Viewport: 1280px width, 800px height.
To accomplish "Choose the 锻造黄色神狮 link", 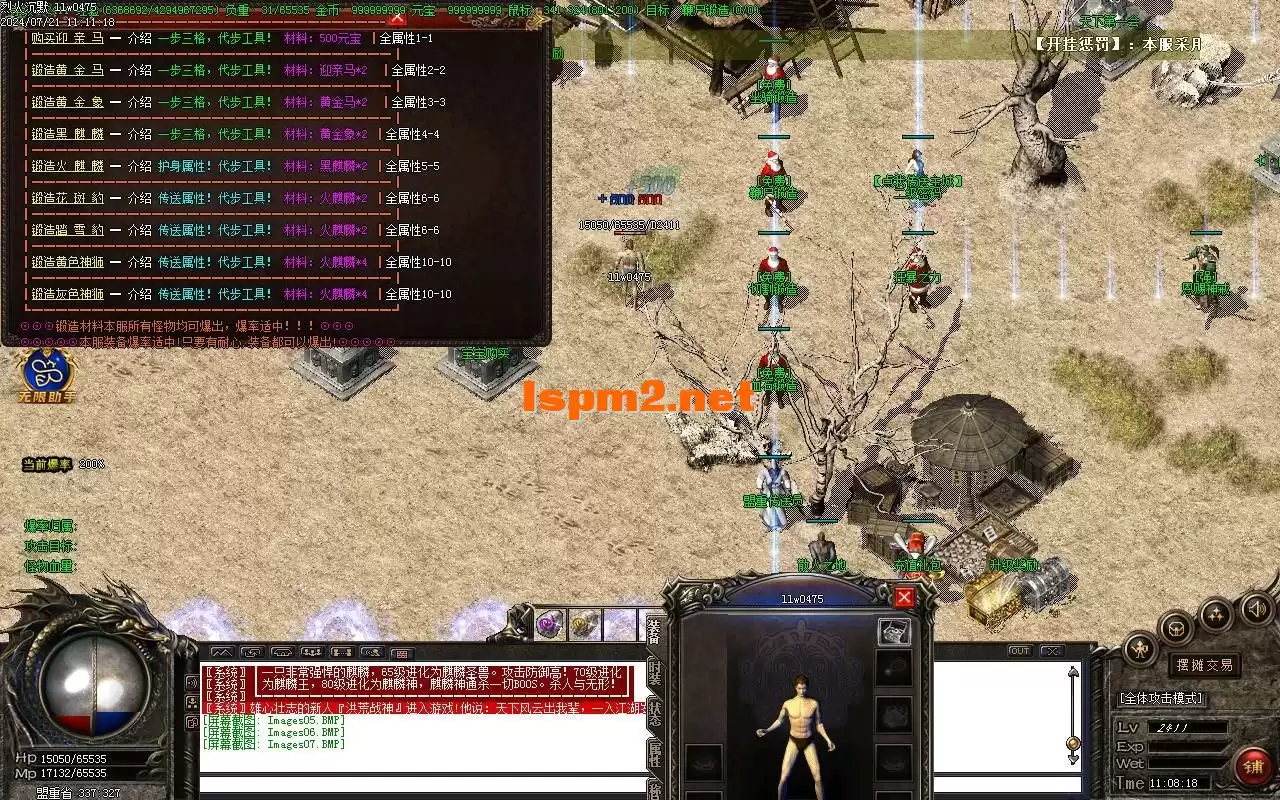I will point(67,262).
